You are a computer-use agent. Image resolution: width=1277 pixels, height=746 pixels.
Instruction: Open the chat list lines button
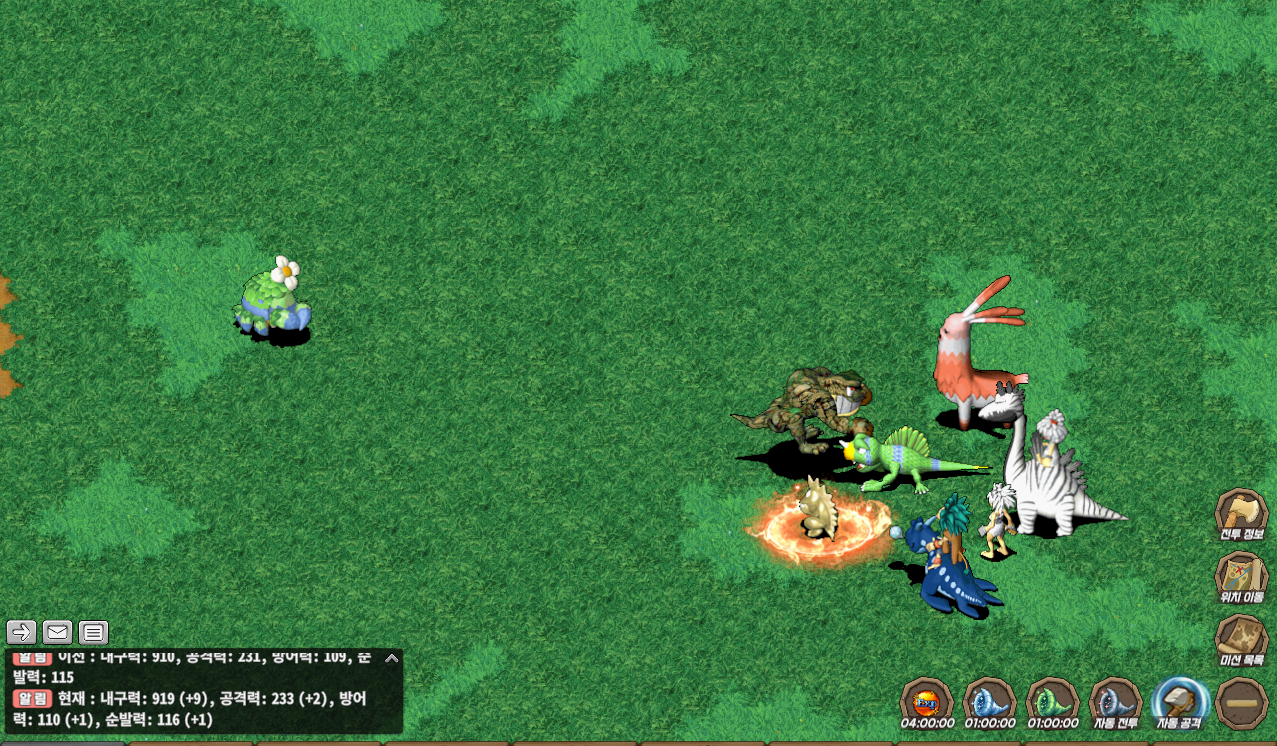coord(93,632)
